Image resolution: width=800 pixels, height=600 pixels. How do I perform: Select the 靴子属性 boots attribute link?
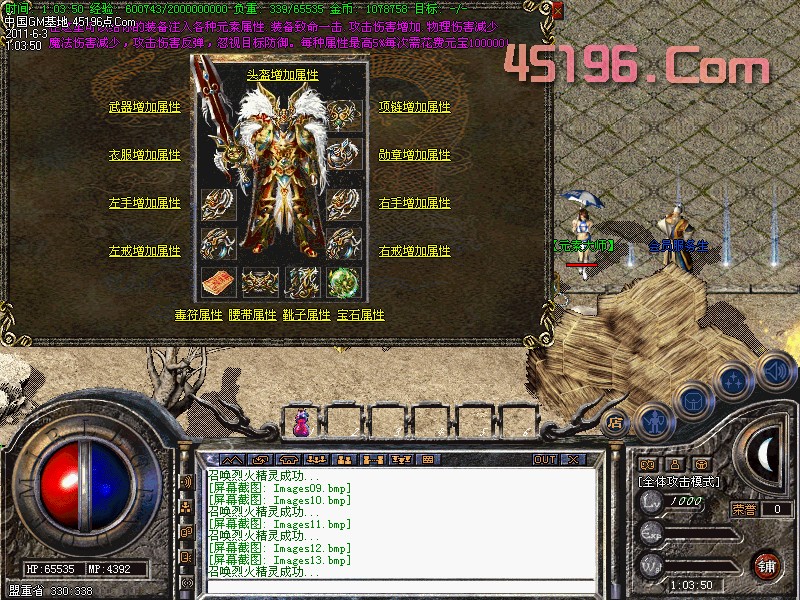tap(306, 314)
